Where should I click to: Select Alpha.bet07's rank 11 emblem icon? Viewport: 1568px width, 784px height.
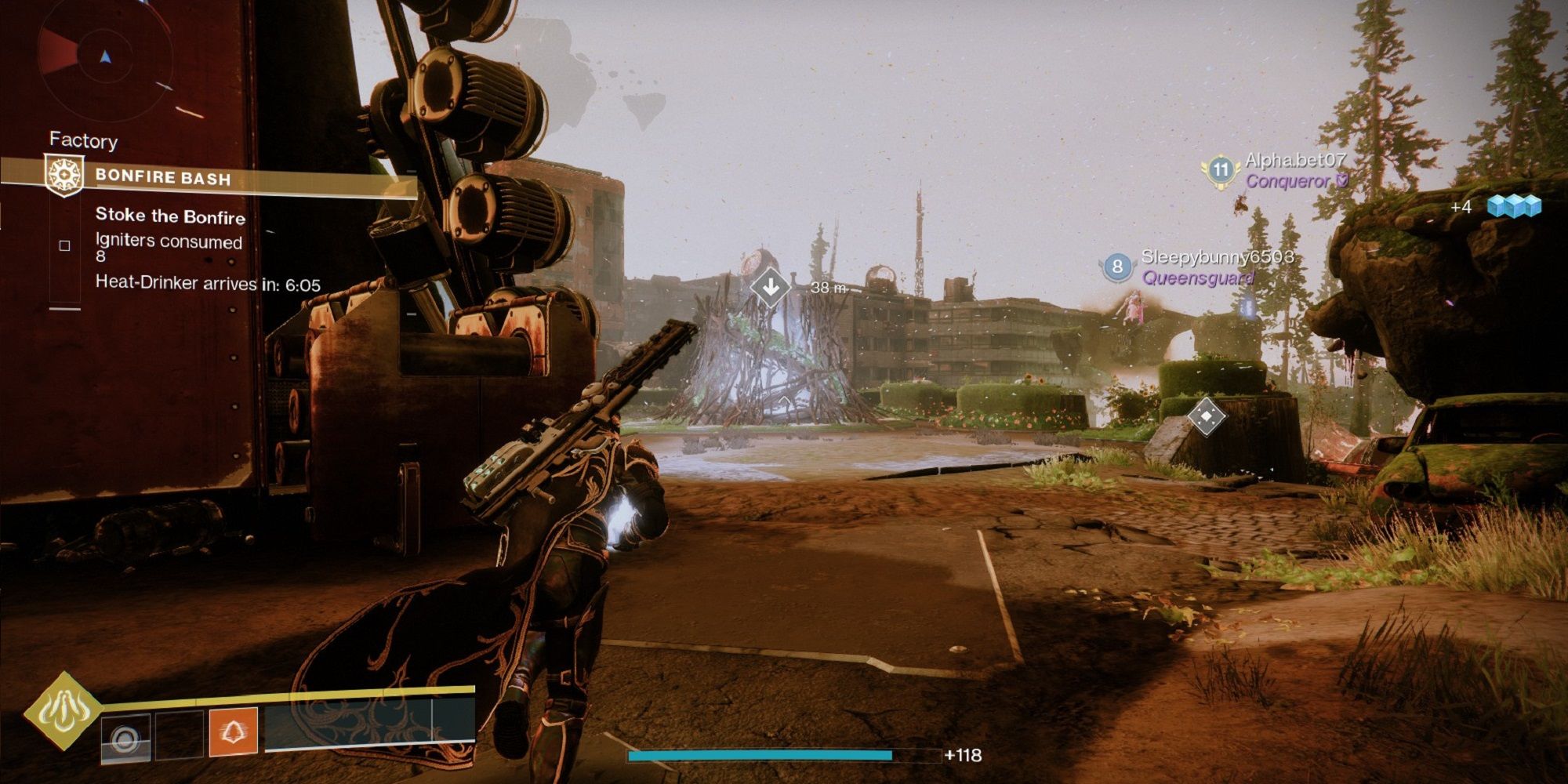(x=1221, y=168)
